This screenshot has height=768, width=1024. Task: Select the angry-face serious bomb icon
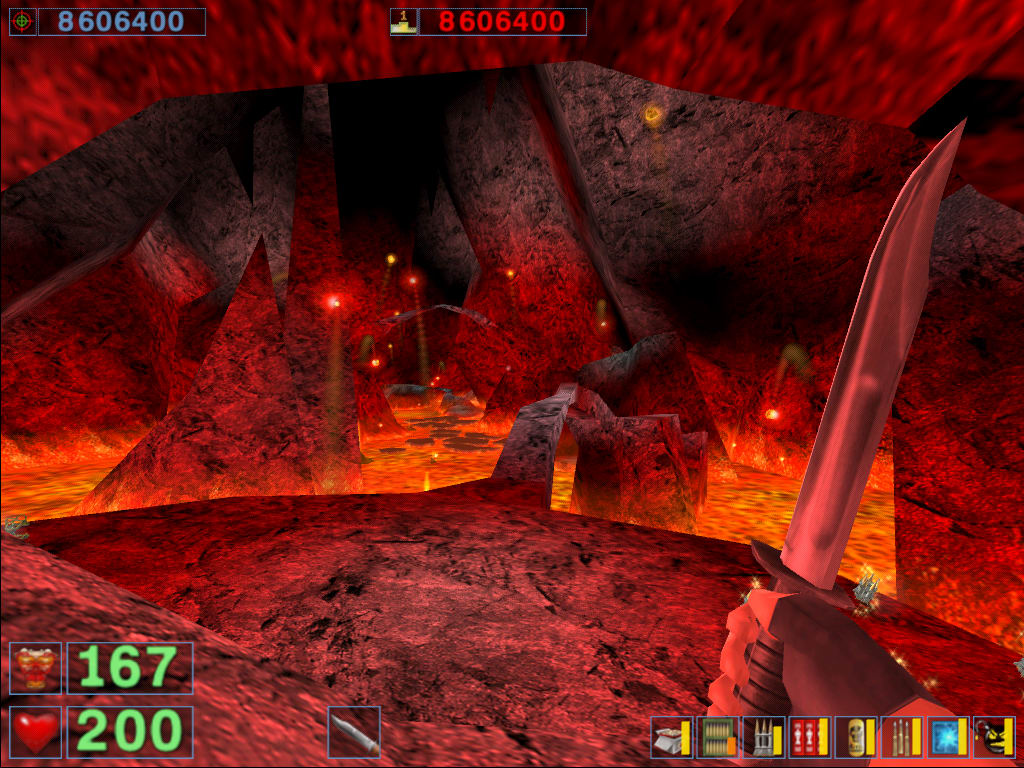994,738
